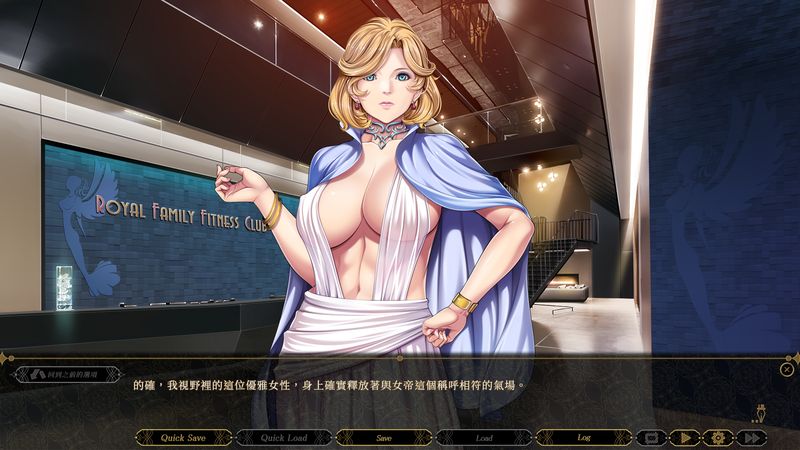Click the Quick Save button
Viewport: 800px width, 450px height.
click(183, 437)
